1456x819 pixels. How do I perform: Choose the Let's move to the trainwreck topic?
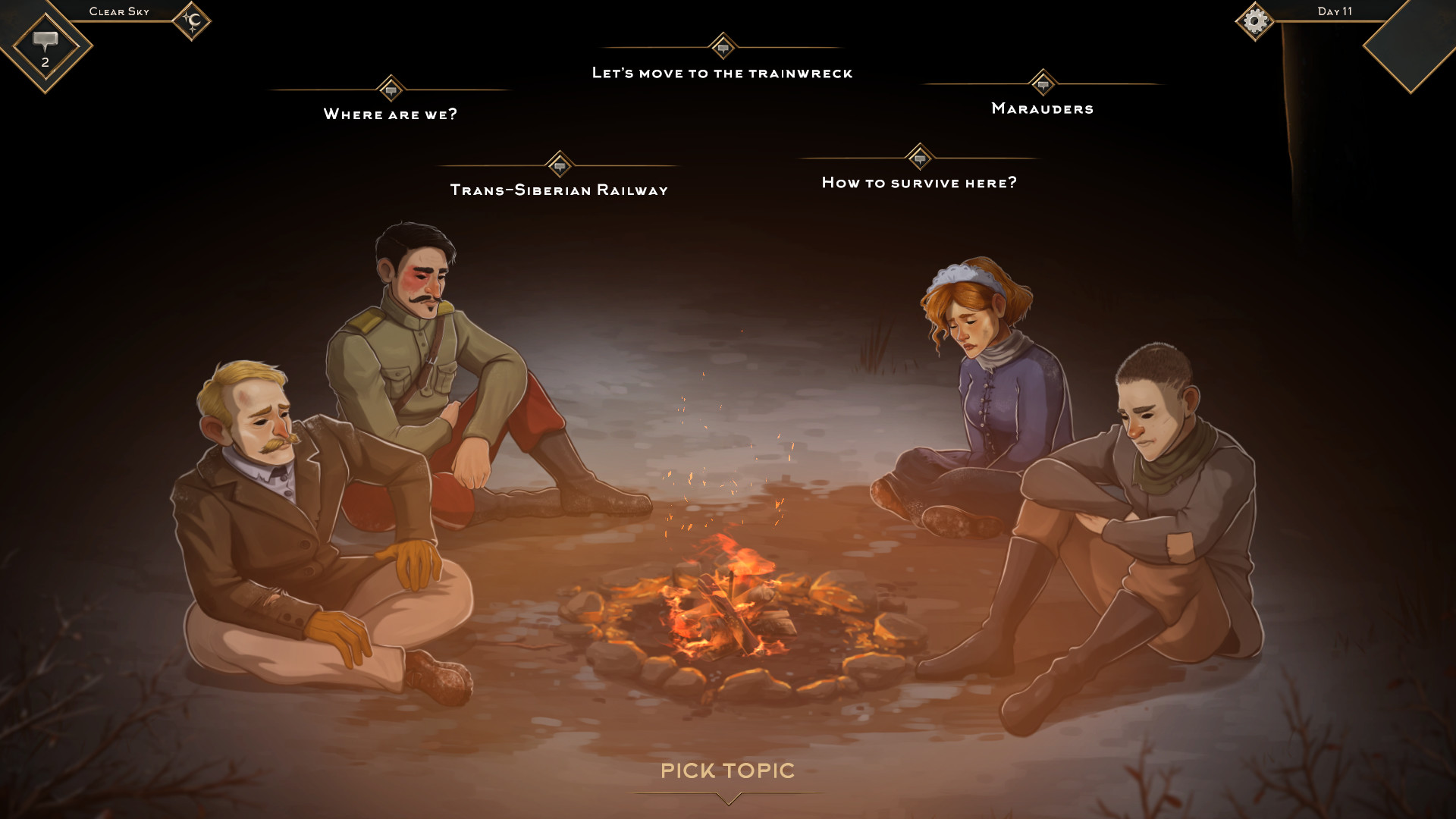pyautogui.click(x=723, y=73)
